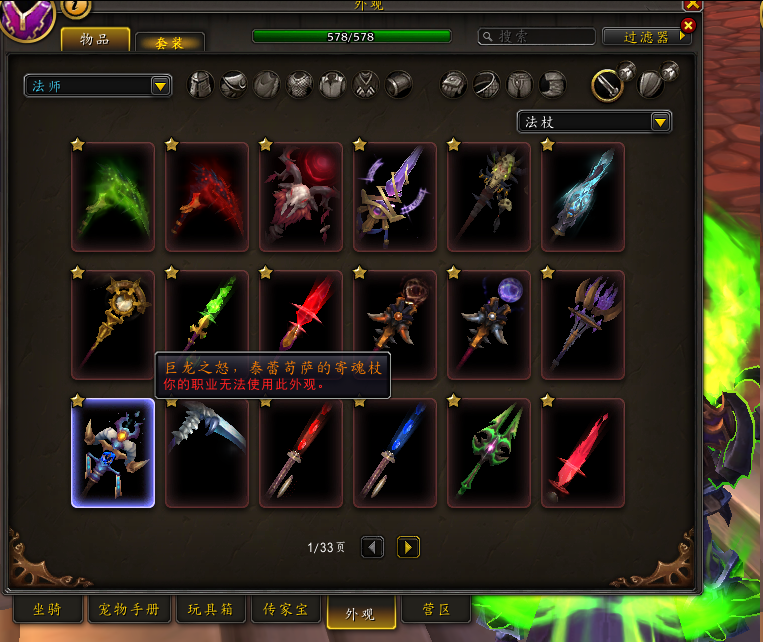This screenshot has width=763, height=642.
Task: Go to the next appearance page
Action: [408, 547]
